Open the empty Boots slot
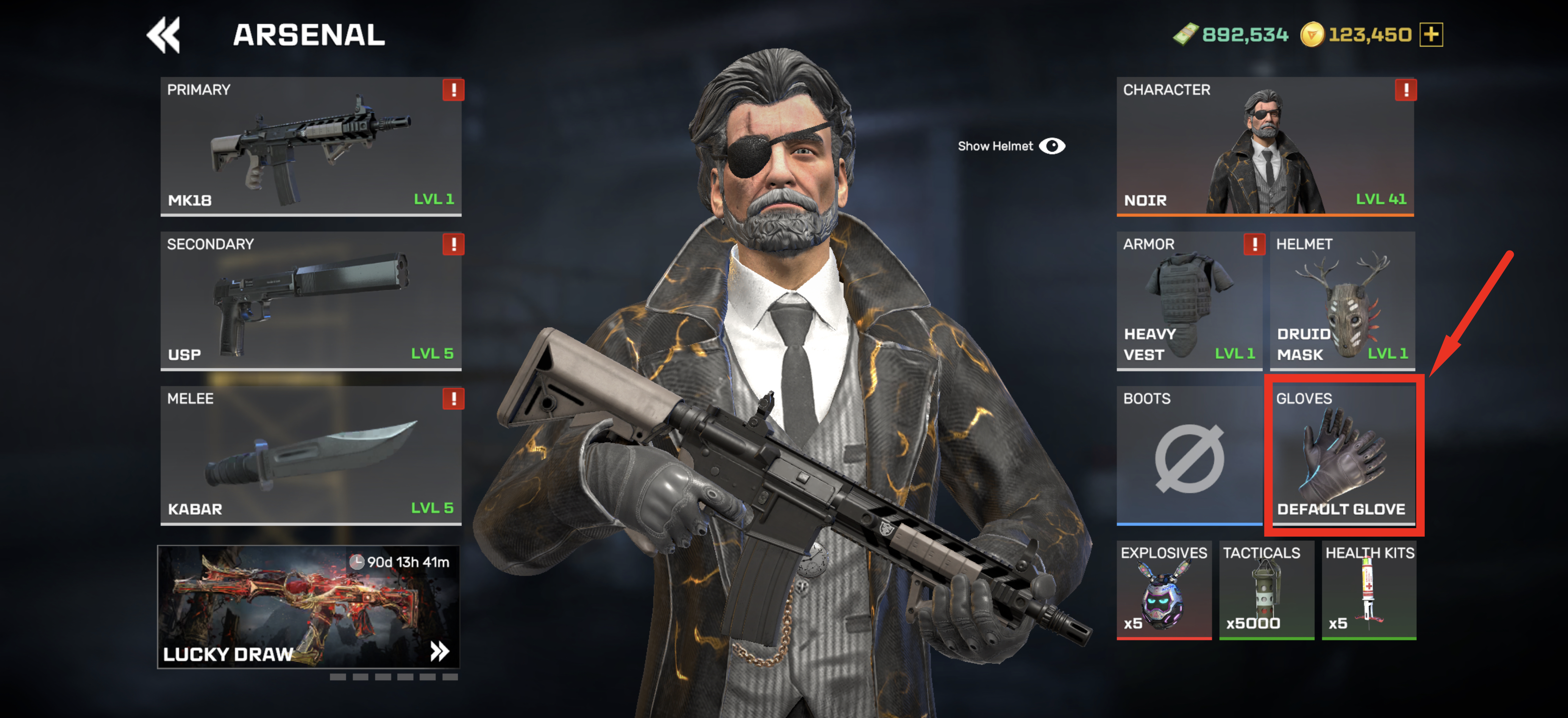1568x718 pixels. point(1189,455)
